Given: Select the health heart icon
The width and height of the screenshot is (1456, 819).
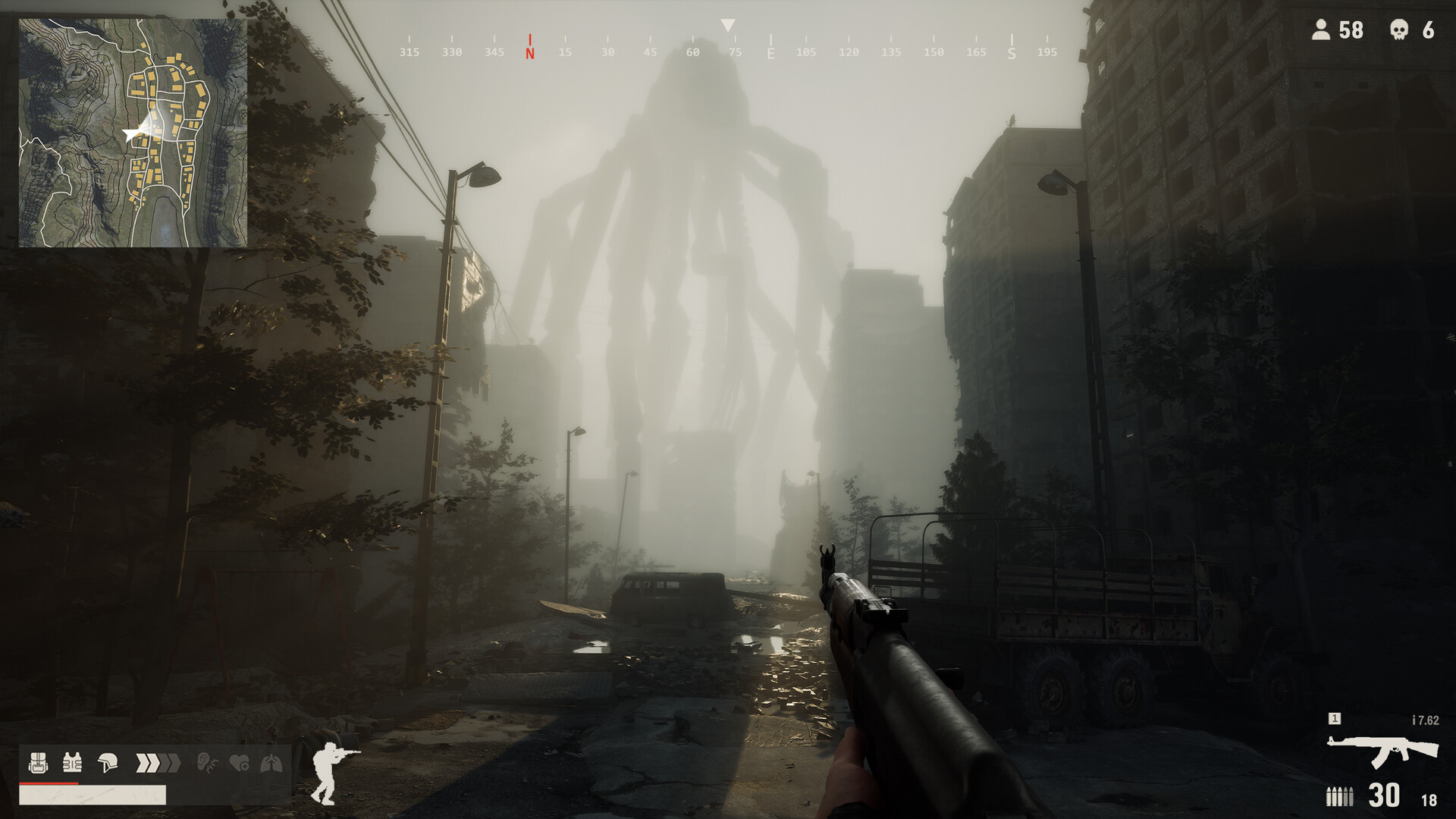Looking at the screenshot, I should coord(240,763).
